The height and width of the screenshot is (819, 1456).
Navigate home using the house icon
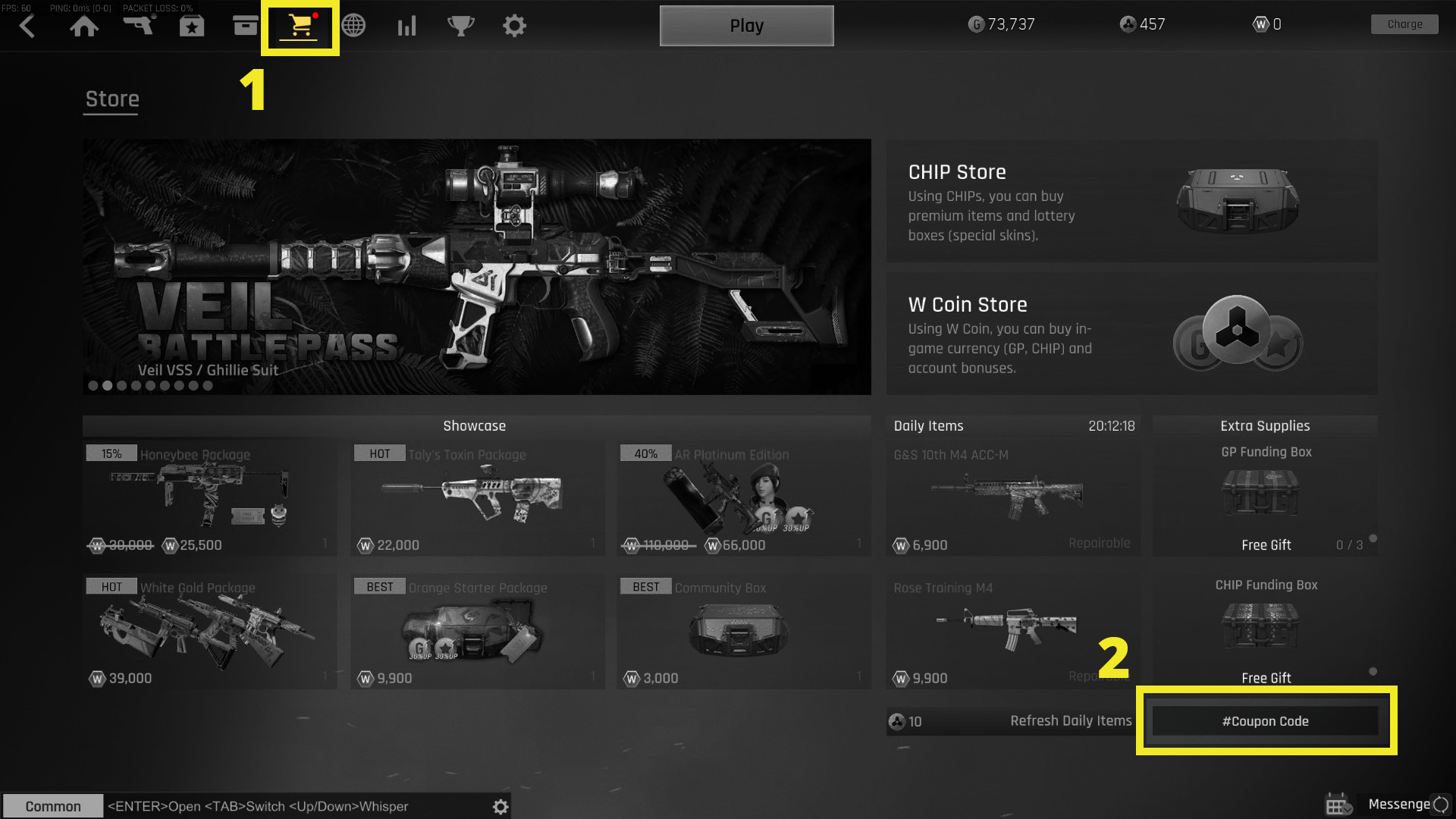tap(85, 25)
